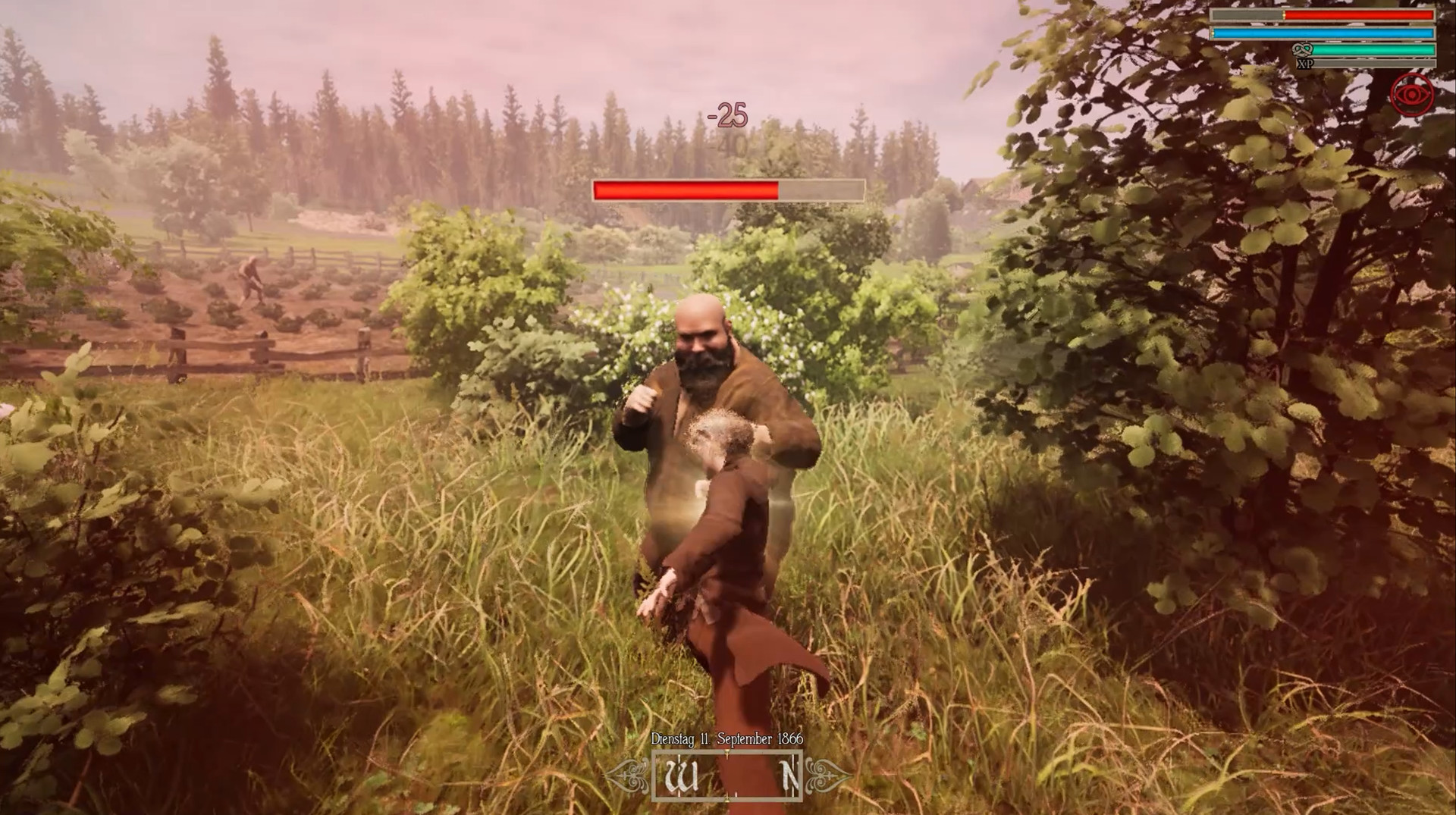This screenshot has height=815, width=1456.
Task: Select the W marker on the compass
Action: click(682, 776)
